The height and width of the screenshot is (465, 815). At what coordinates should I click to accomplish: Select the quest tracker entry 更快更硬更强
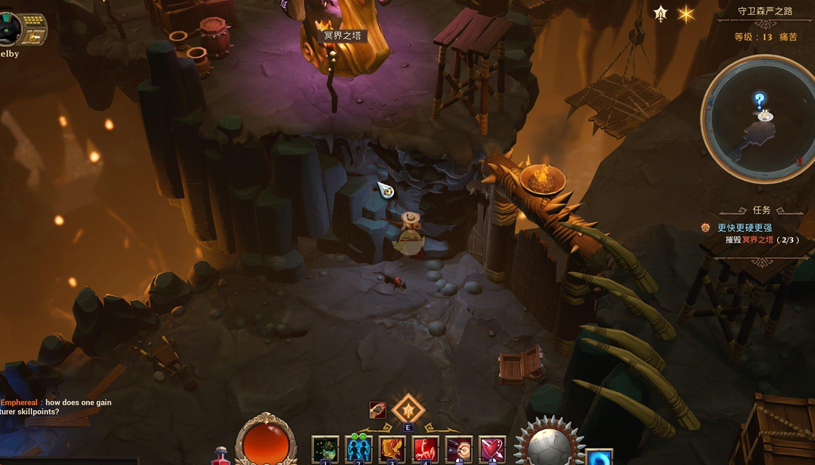[744, 228]
